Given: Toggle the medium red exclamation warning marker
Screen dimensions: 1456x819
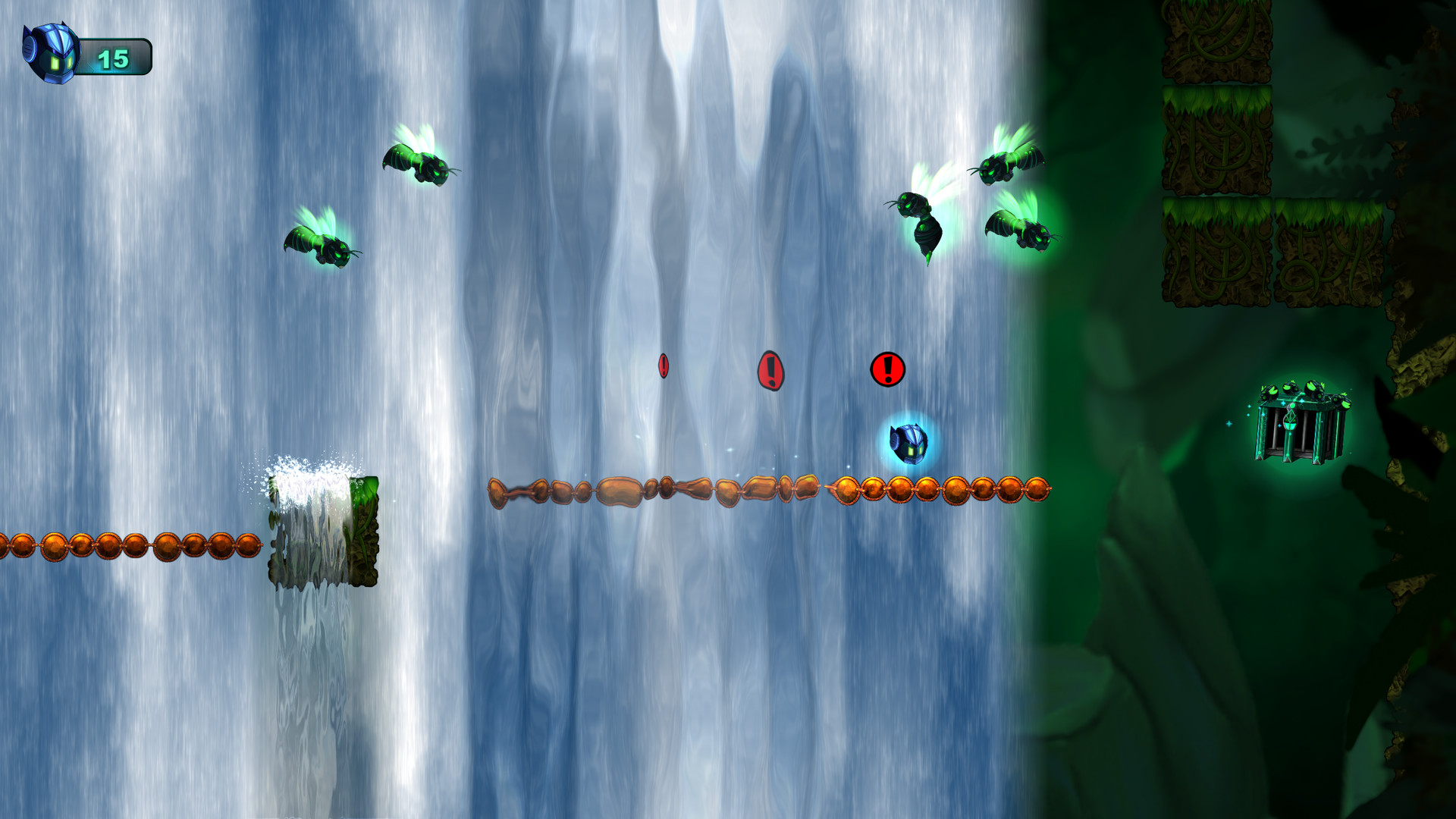Looking at the screenshot, I should 771,369.
